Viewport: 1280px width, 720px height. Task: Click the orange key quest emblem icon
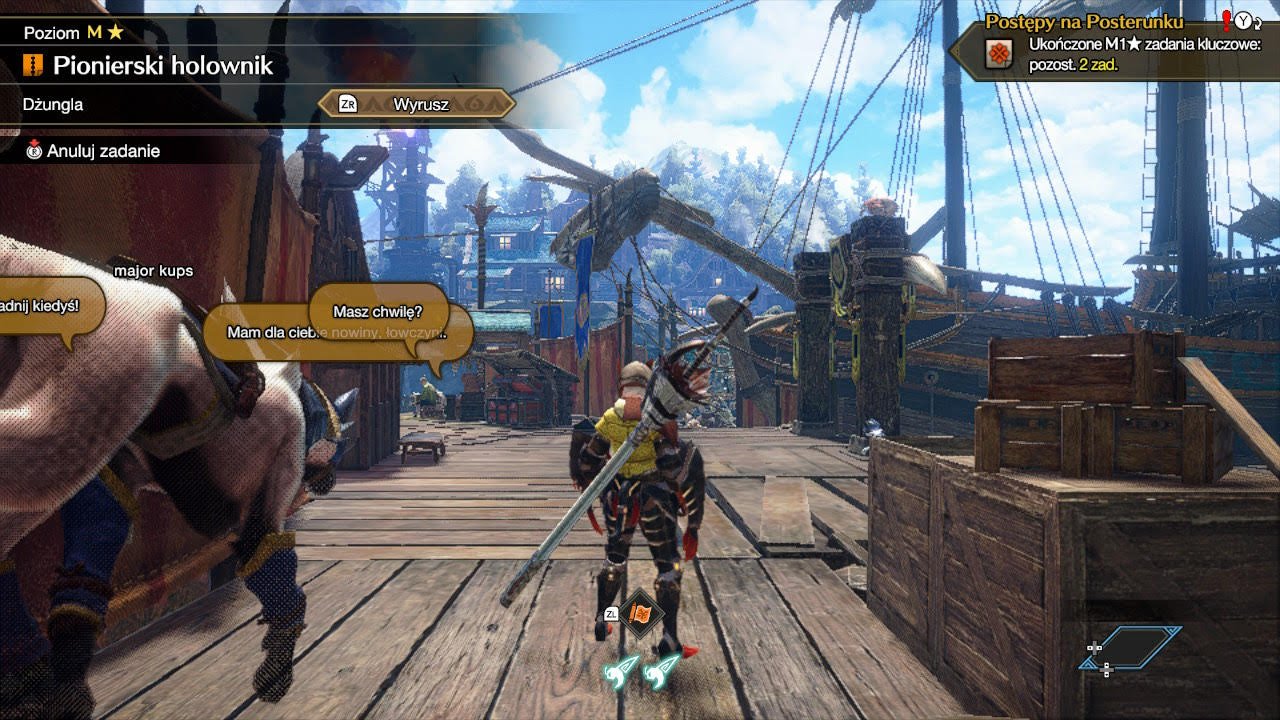[x=997, y=54]
